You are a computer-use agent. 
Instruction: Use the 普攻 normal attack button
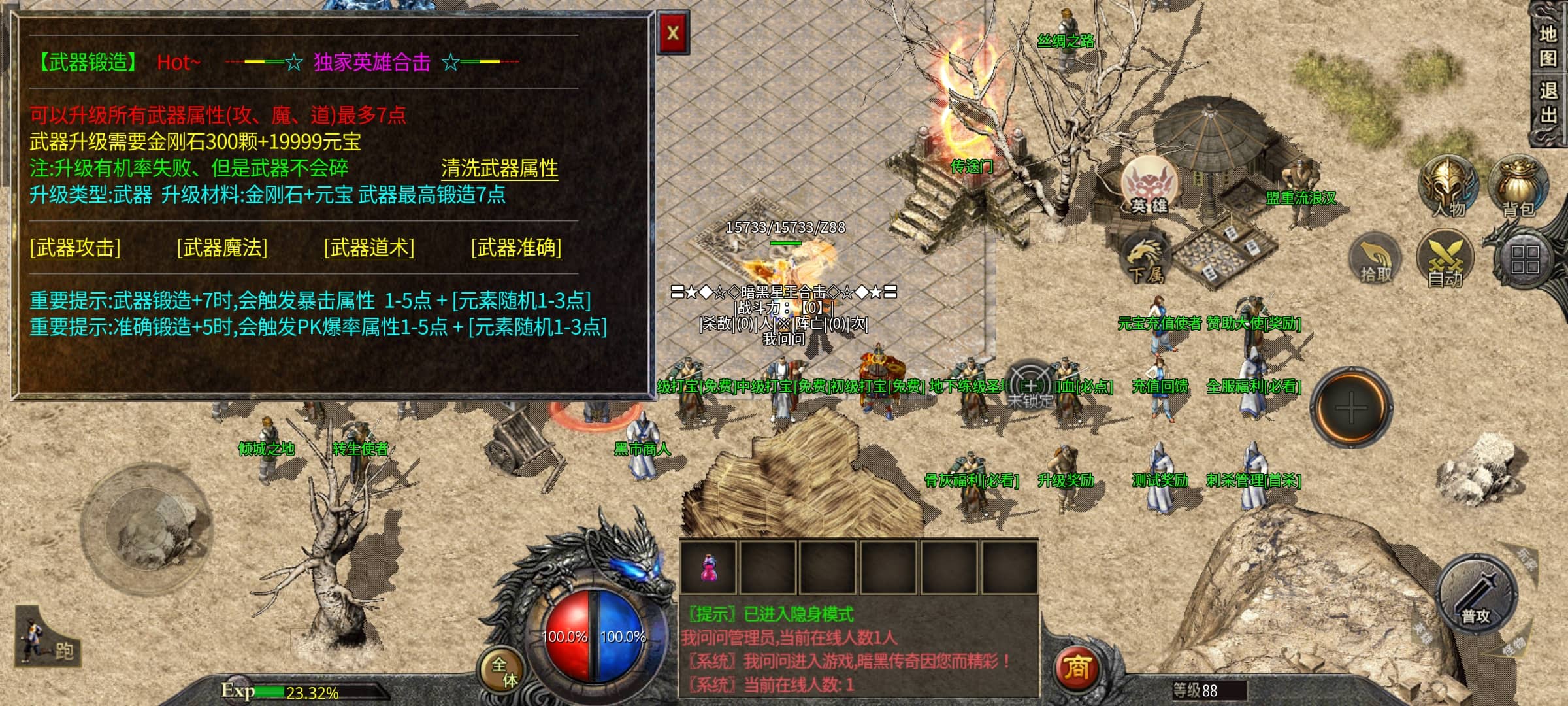pos(1477,594)
